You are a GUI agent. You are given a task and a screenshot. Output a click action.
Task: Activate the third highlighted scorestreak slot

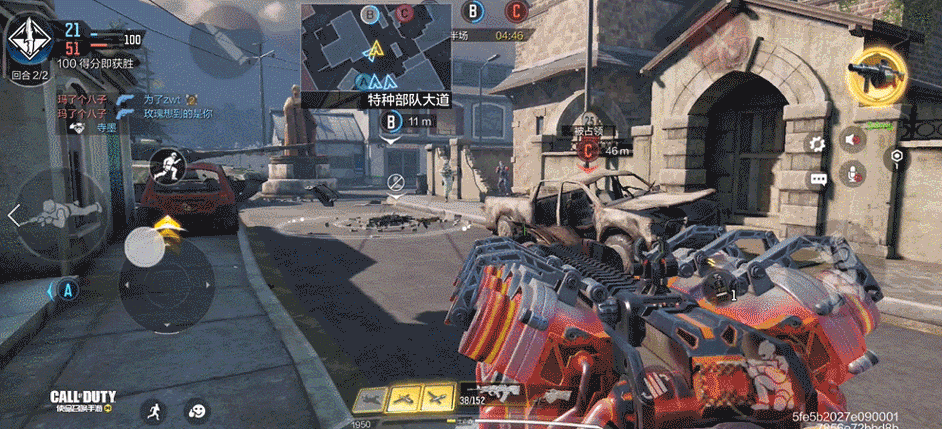[438, 397]
